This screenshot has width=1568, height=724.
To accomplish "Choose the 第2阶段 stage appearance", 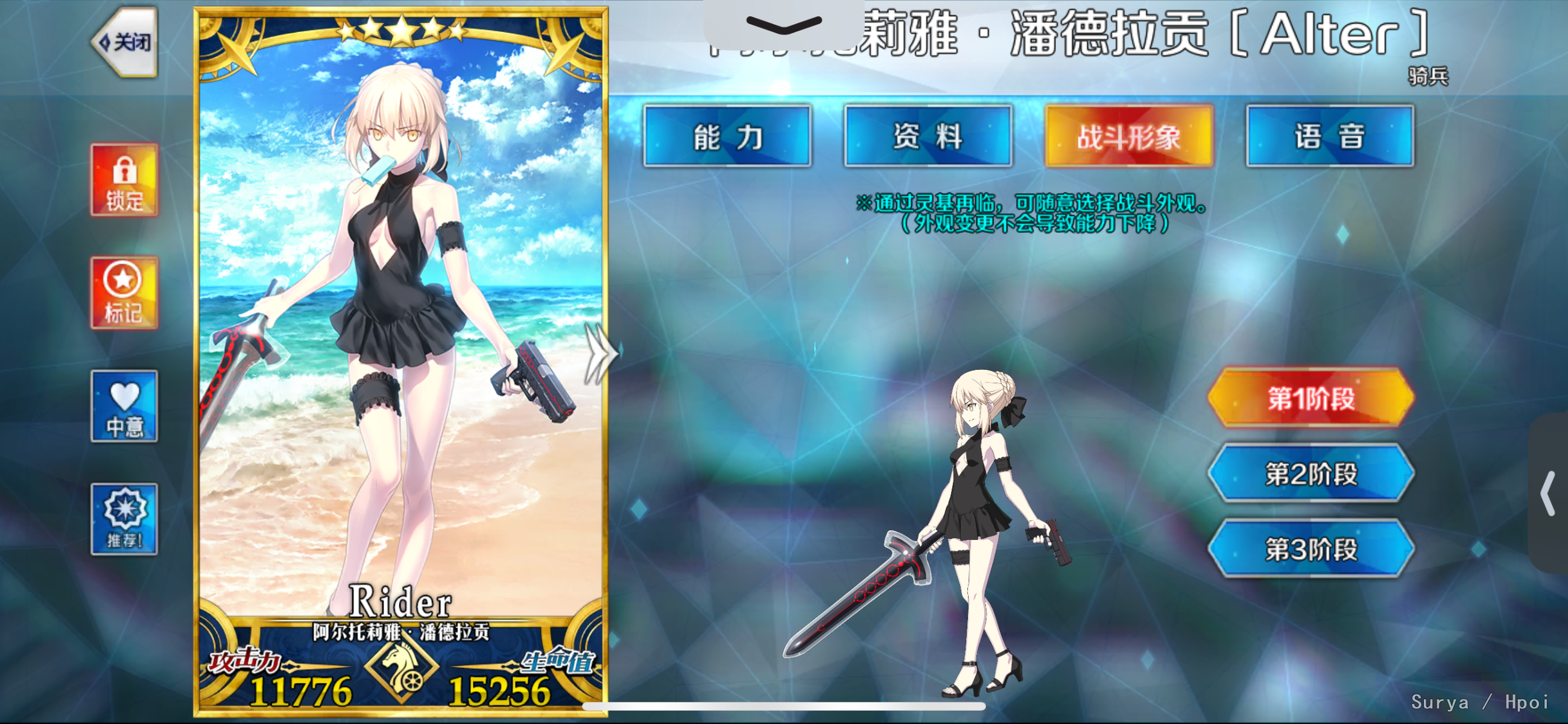I will 1311,474.
